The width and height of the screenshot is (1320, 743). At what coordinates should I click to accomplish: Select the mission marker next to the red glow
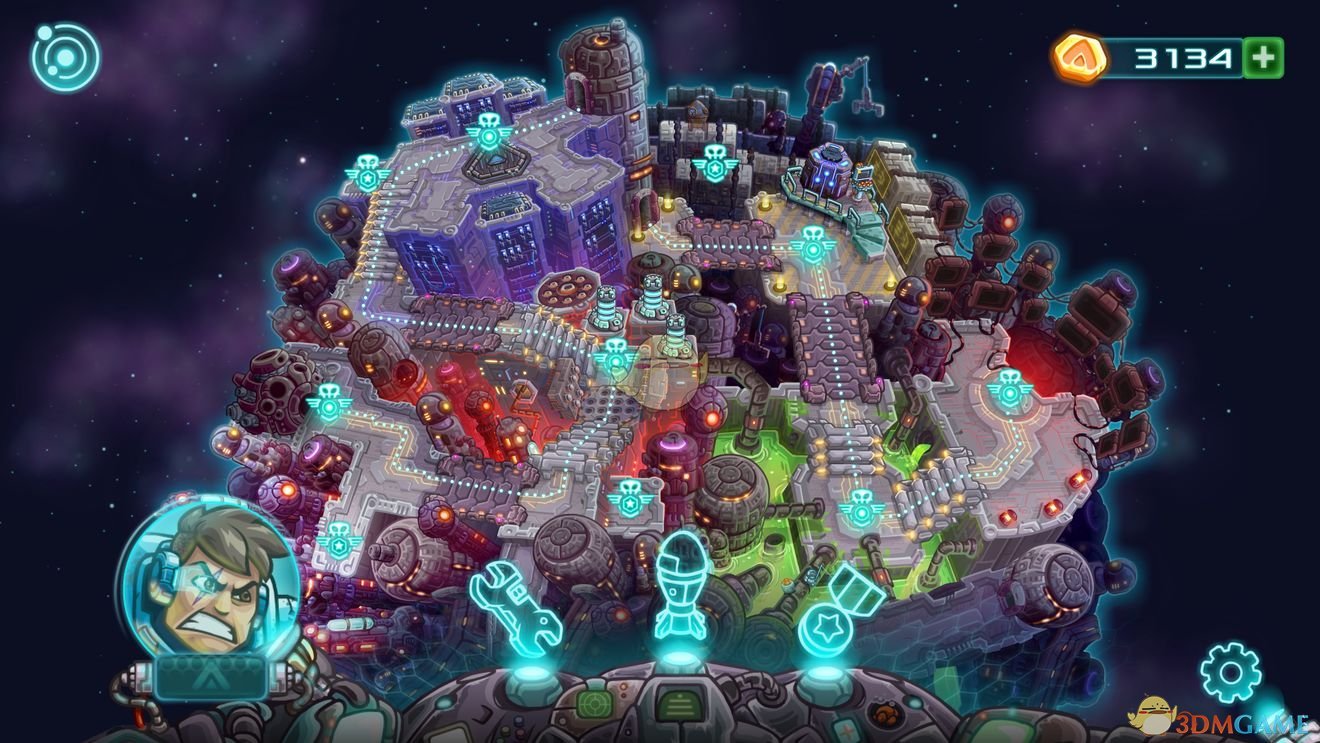tap(1007, 389)
